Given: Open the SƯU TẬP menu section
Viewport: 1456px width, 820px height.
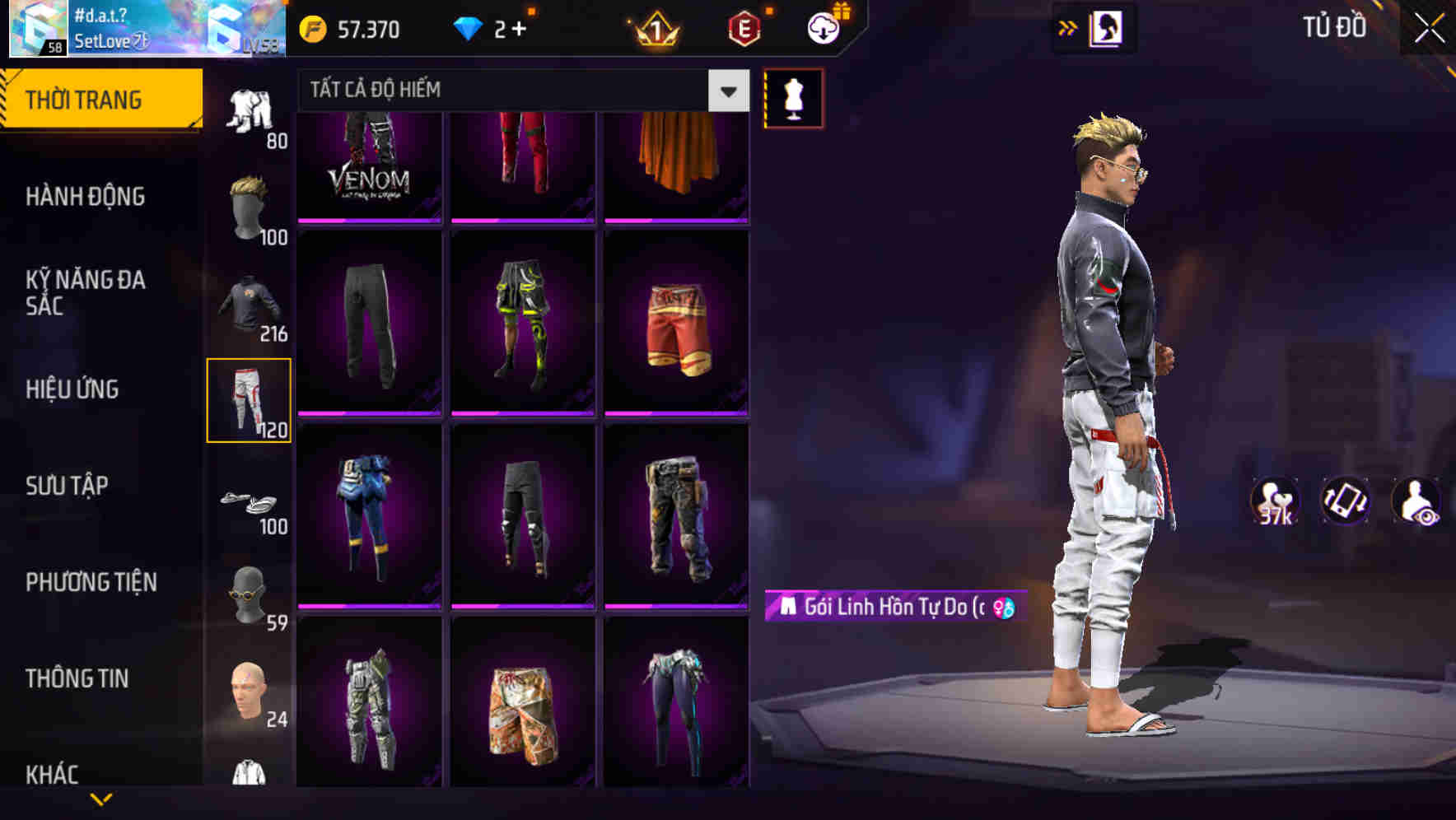Looking at the screenshot, I should click(66, 487).
